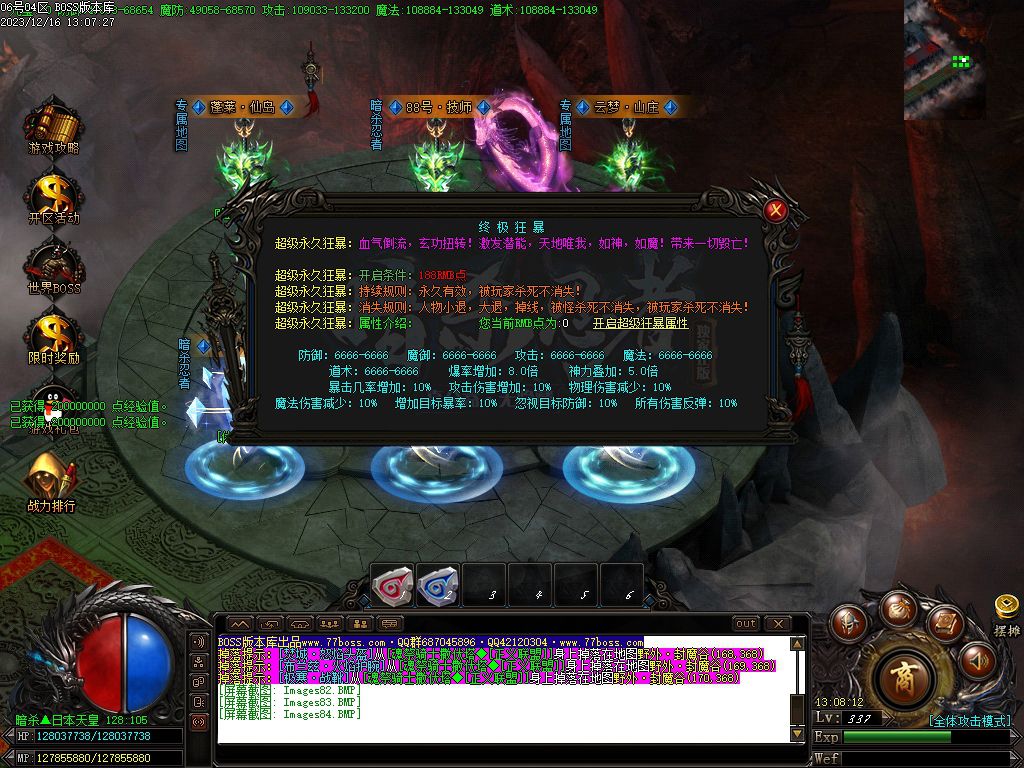Viewport: 1024px width, 768px height.
Task: Open the 游戏攻略 game guide
Action: 53,125
